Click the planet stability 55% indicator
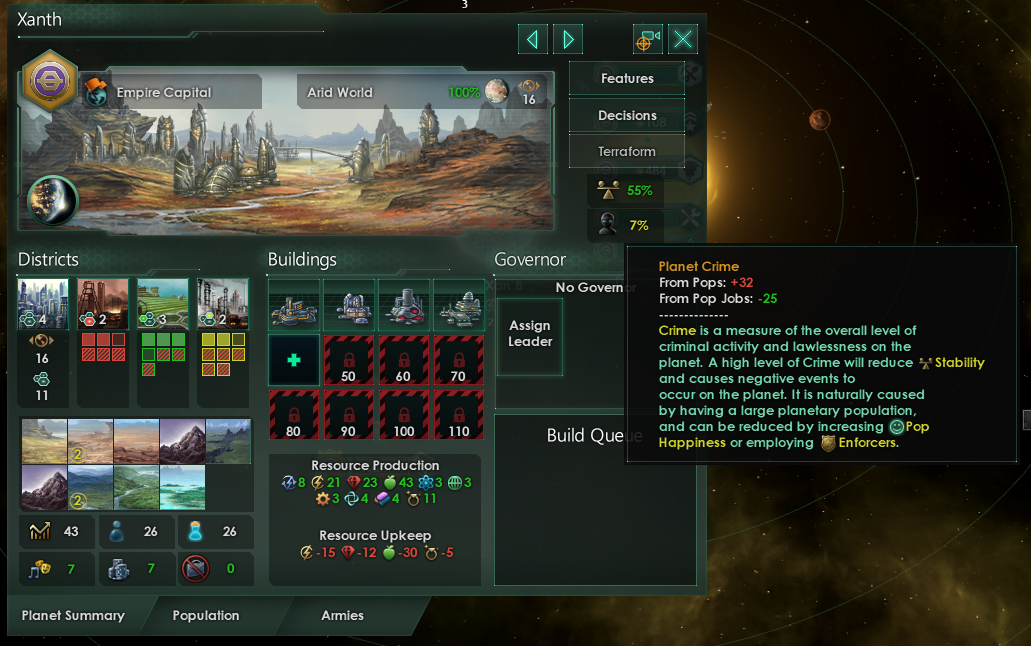Screen dimensions: 1031x646 (628, 191)
